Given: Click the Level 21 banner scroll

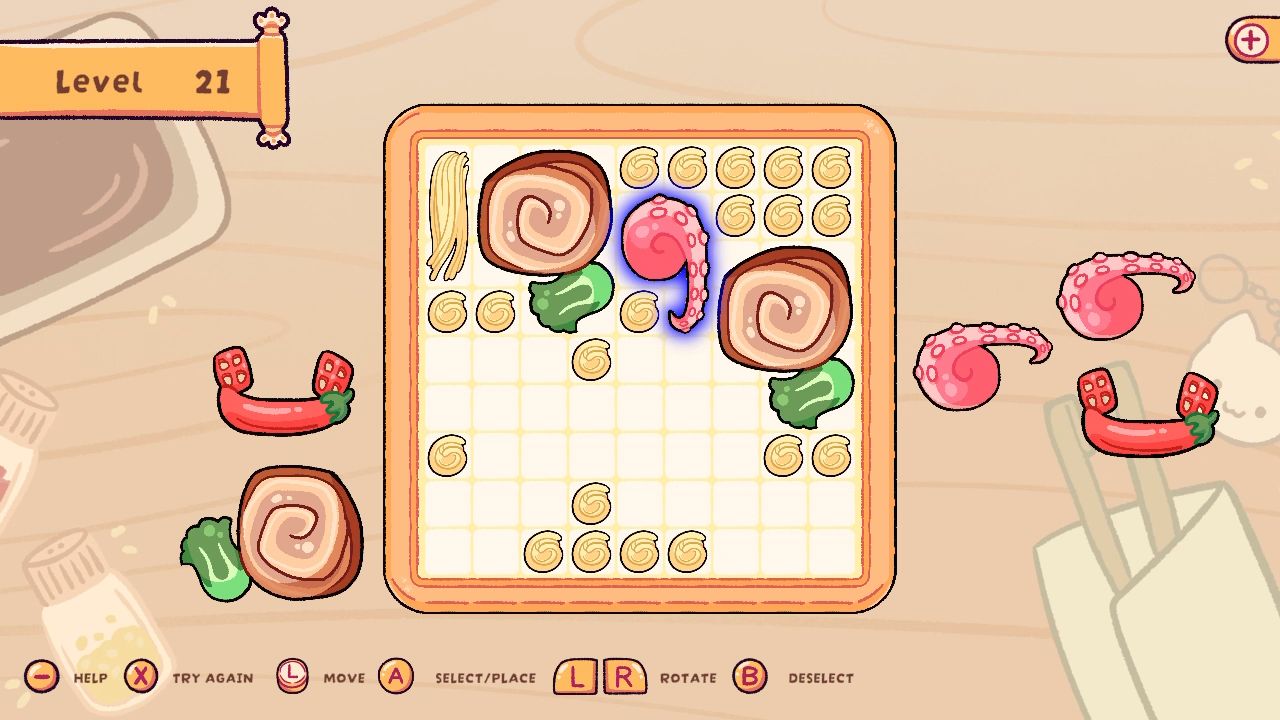Looking at the screenshot, I should click(x=140, y=80).
